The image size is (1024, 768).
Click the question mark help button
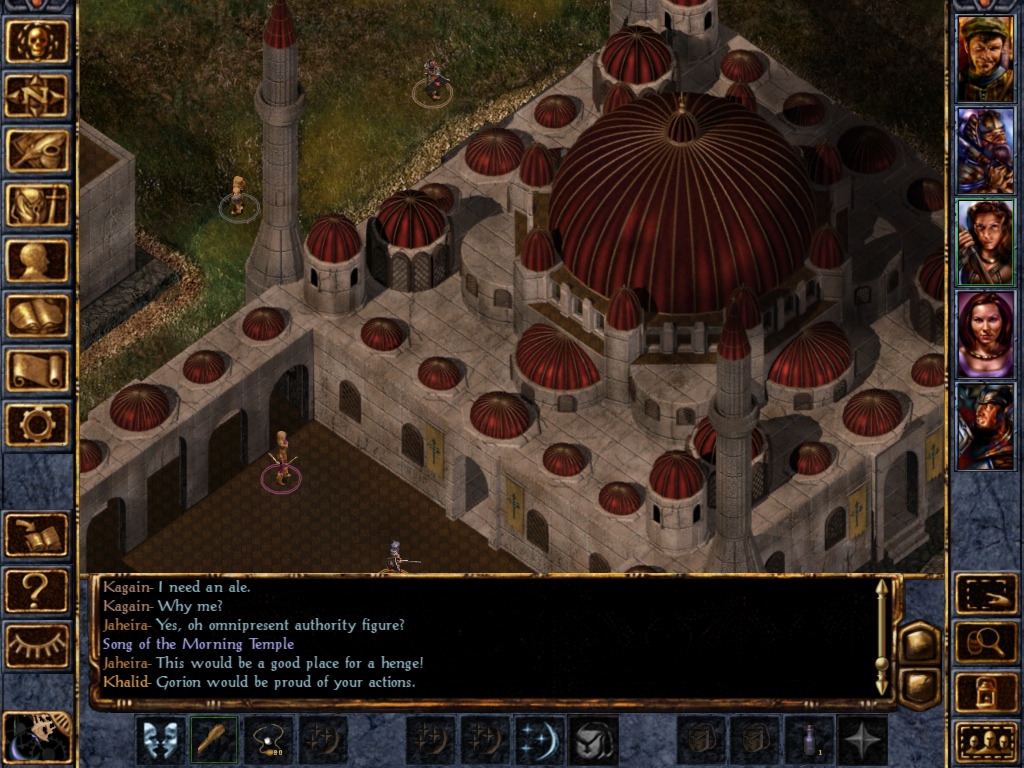[37, 591]
